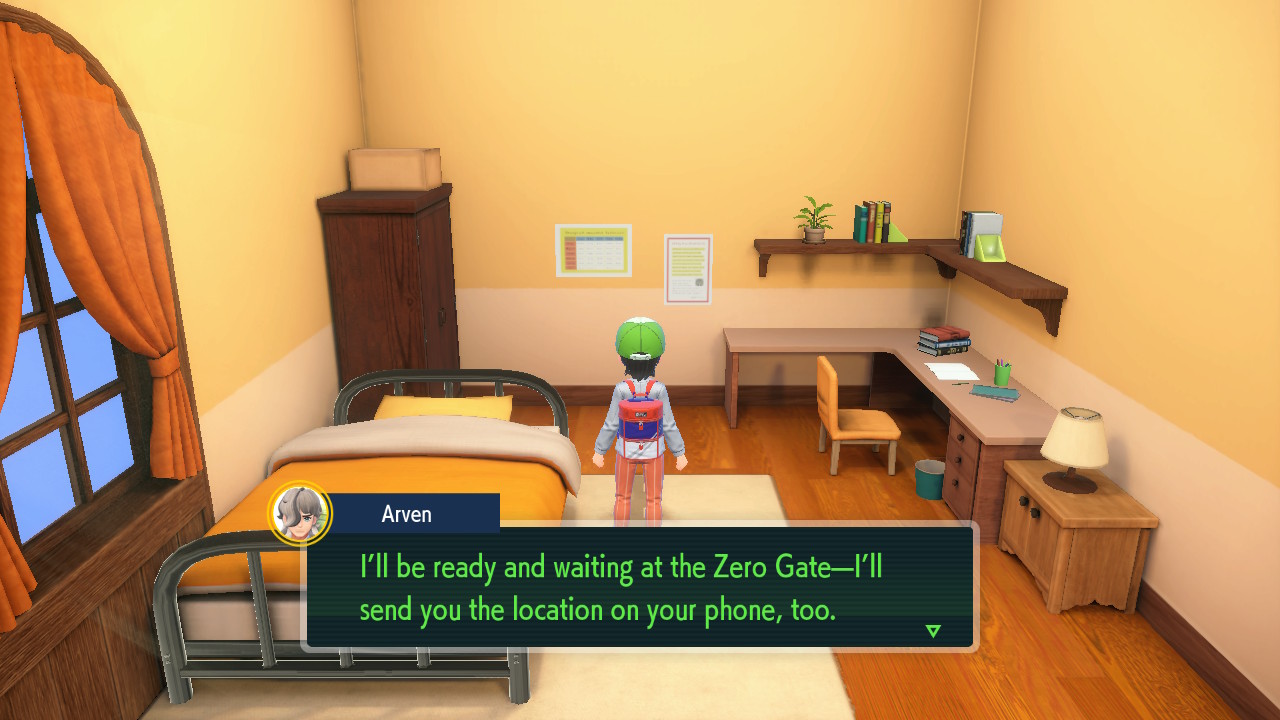The width and height of the screenshot is (1280, 720).
Task: Advance dialogue with the green arrow indicator
Action: click(933, 631)
